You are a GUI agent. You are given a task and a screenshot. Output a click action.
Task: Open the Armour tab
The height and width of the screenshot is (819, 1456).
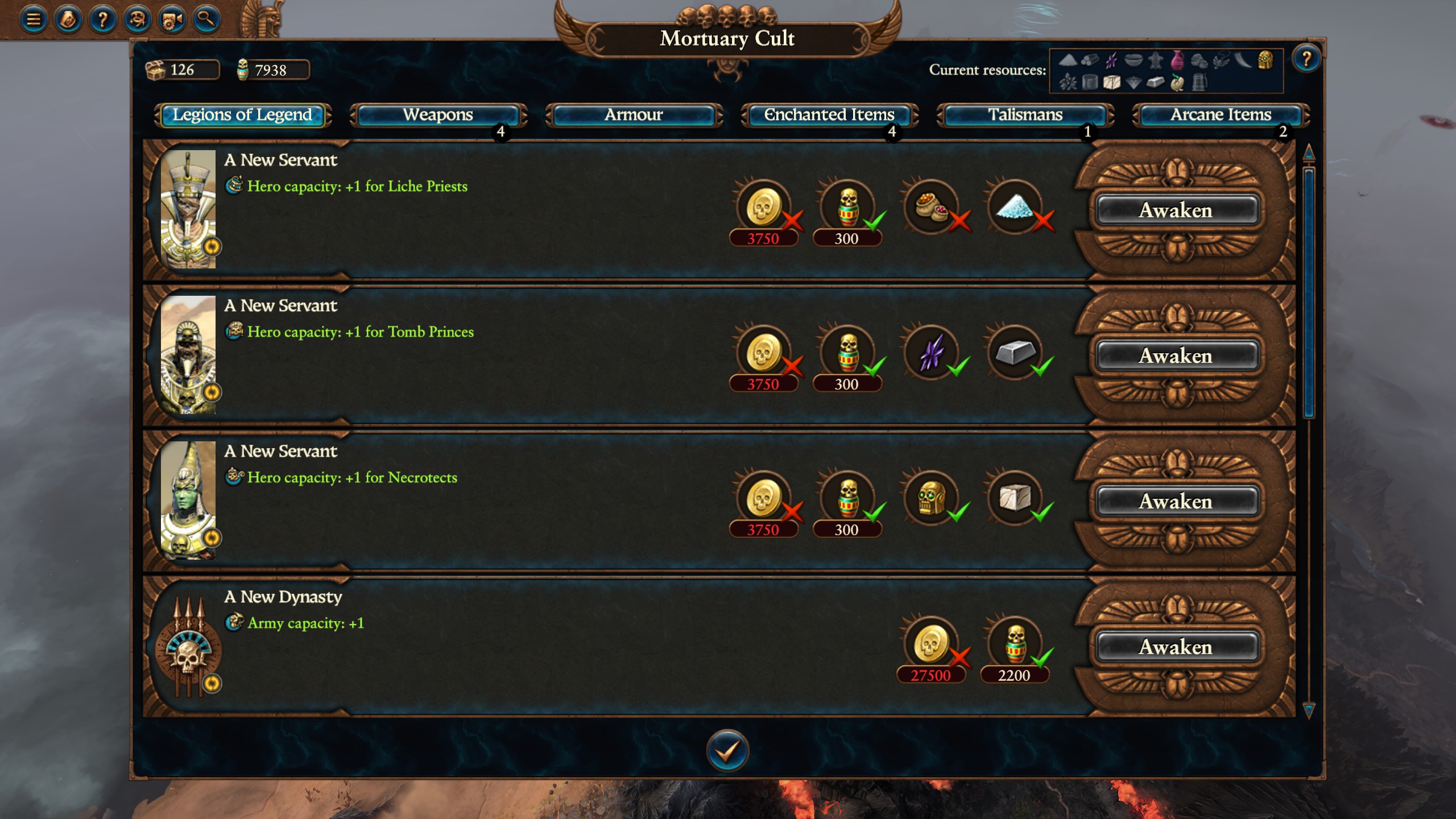tap(634, 115)
